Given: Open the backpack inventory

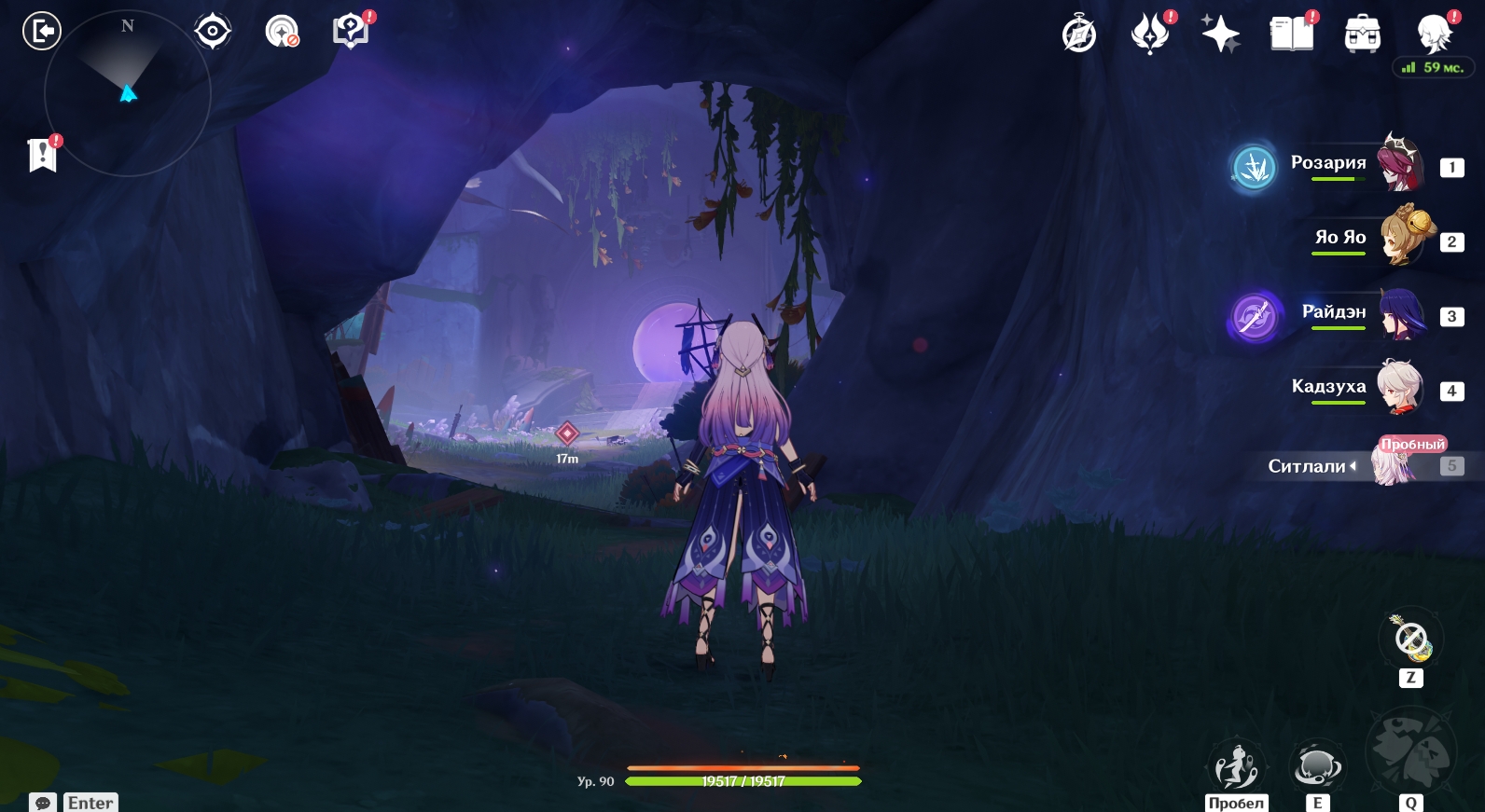Looking at the screenshot, I should coord(1362,34).
